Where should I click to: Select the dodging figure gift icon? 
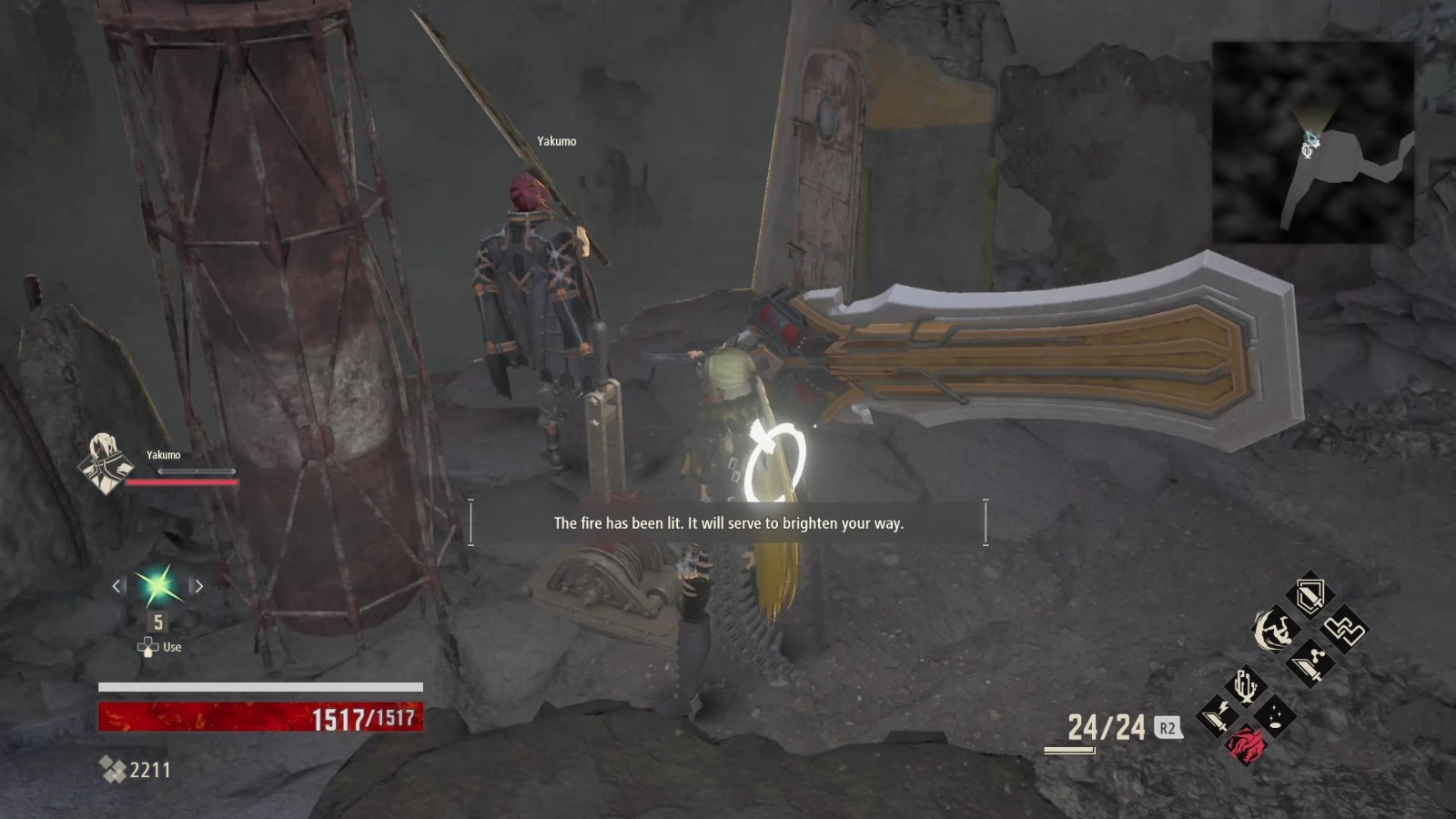tap(1274, 630)
